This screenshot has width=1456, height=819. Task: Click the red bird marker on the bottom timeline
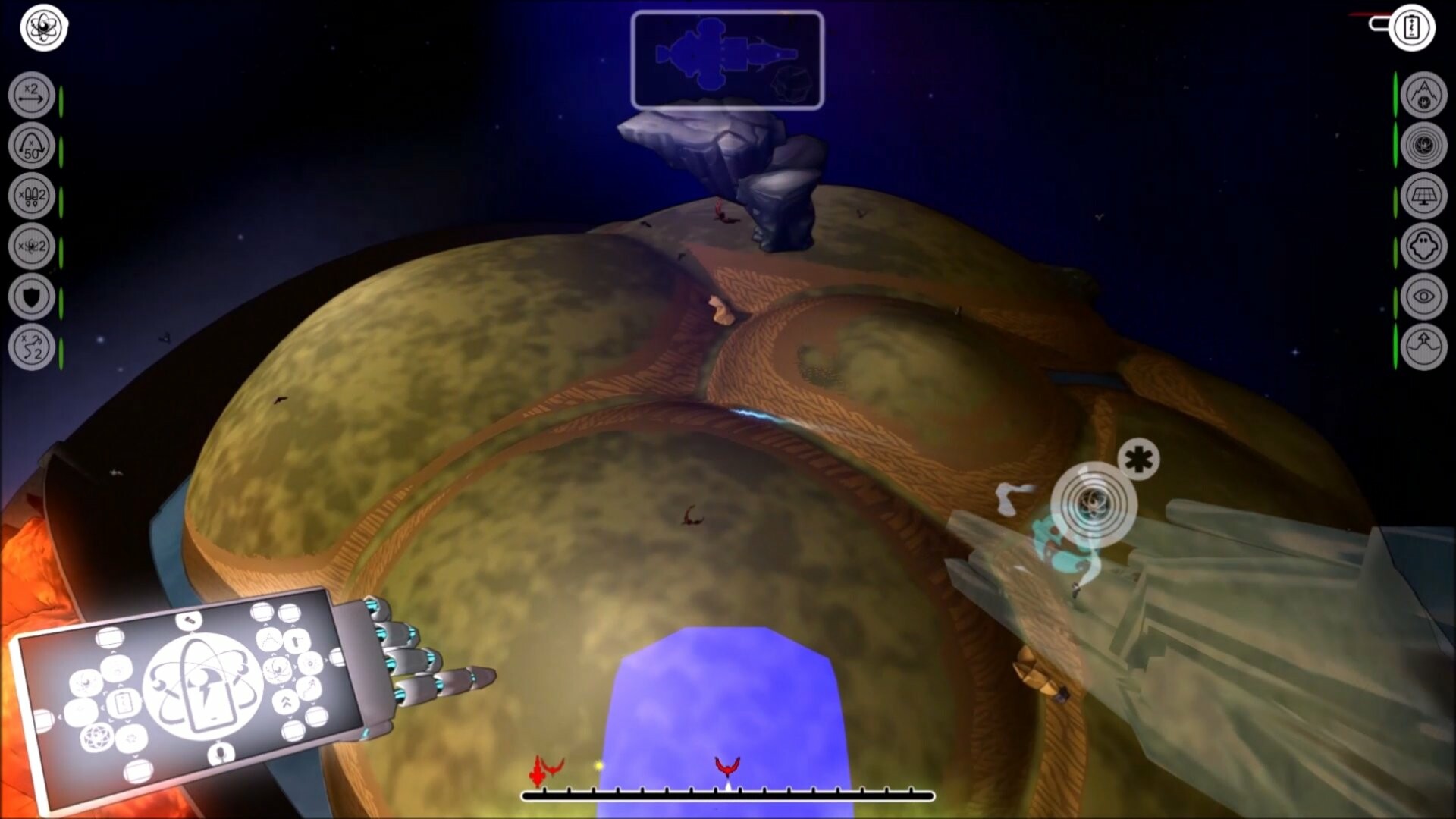click(x=726, y=764)
